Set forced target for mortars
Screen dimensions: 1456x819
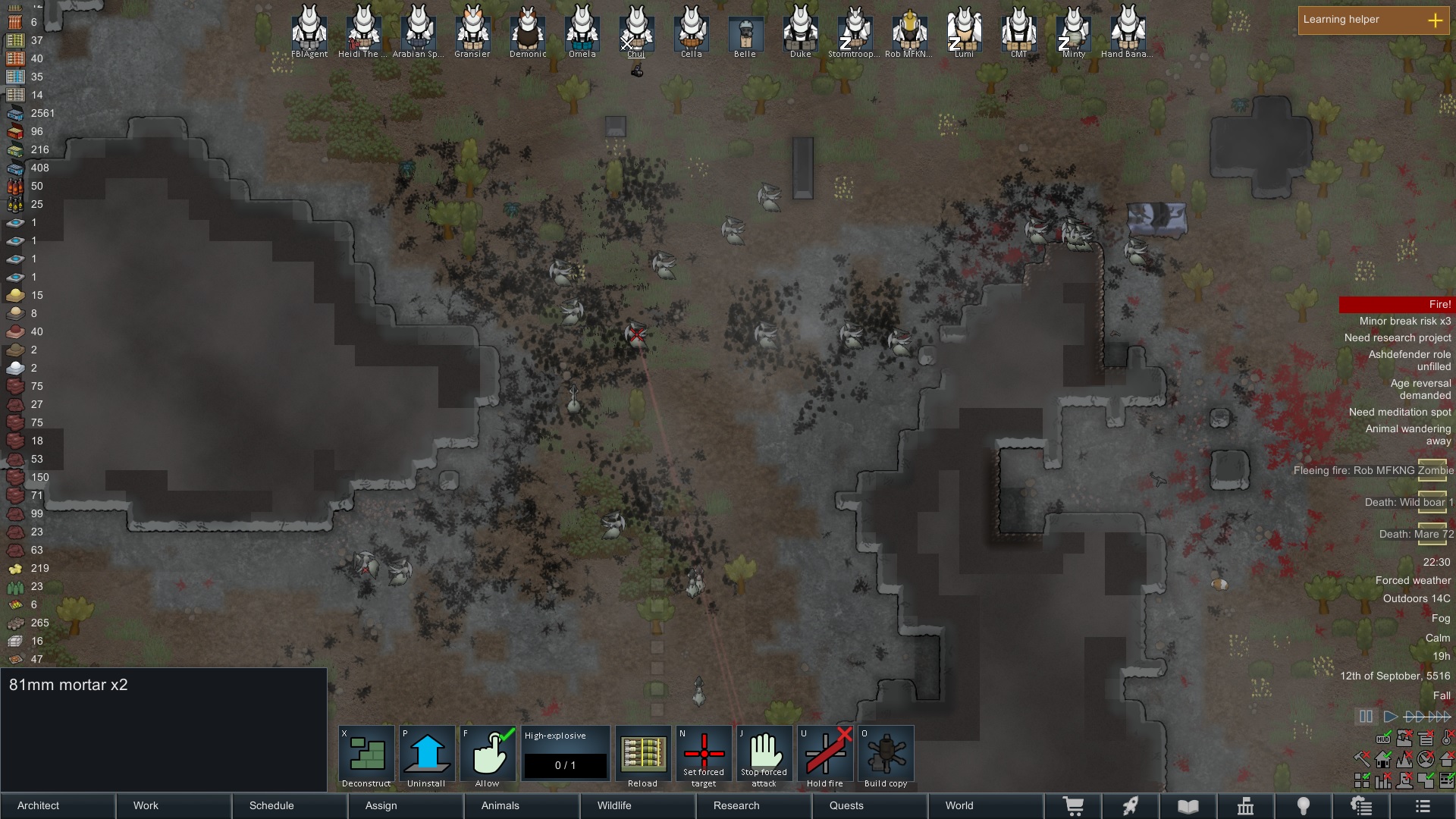coord(704,756)
